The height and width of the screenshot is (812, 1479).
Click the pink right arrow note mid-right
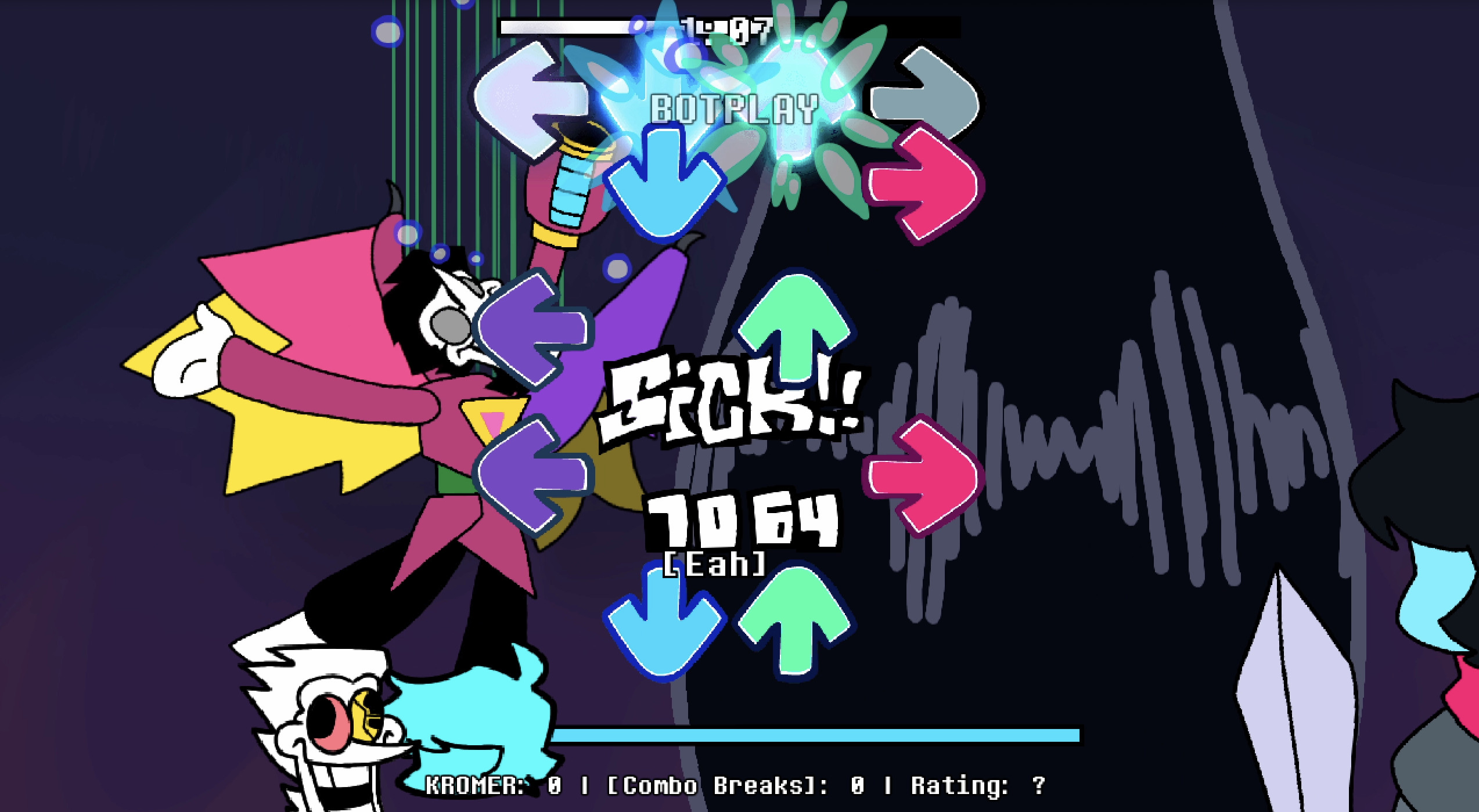coord(923,476)
